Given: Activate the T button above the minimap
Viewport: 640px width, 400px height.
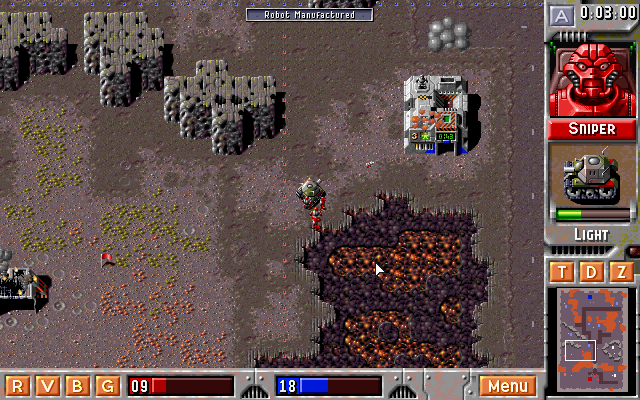Looking at the screenshot, I should pos(562,273).
